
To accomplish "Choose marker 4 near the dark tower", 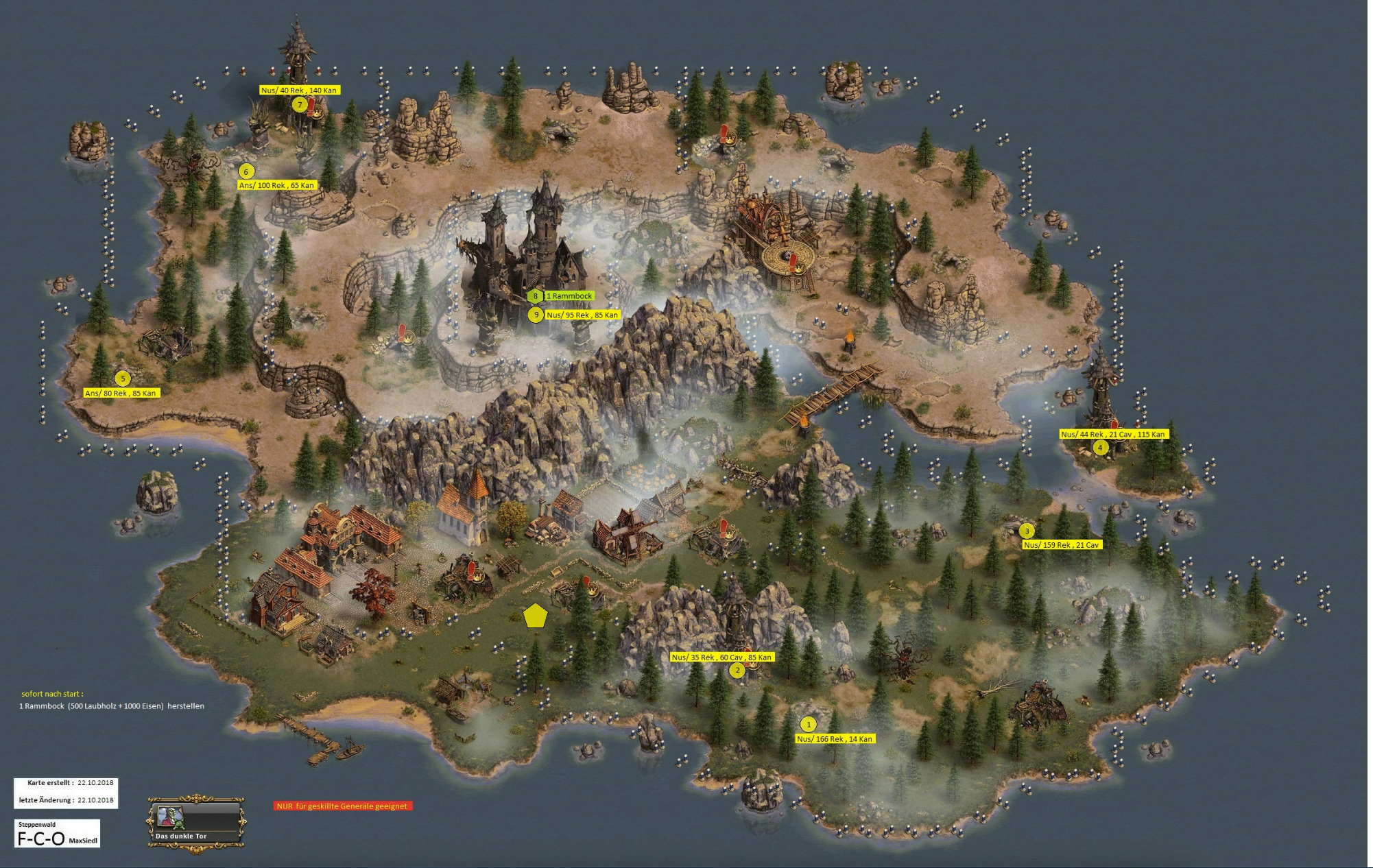I will pyautogui.click(x=1100, y=448).
